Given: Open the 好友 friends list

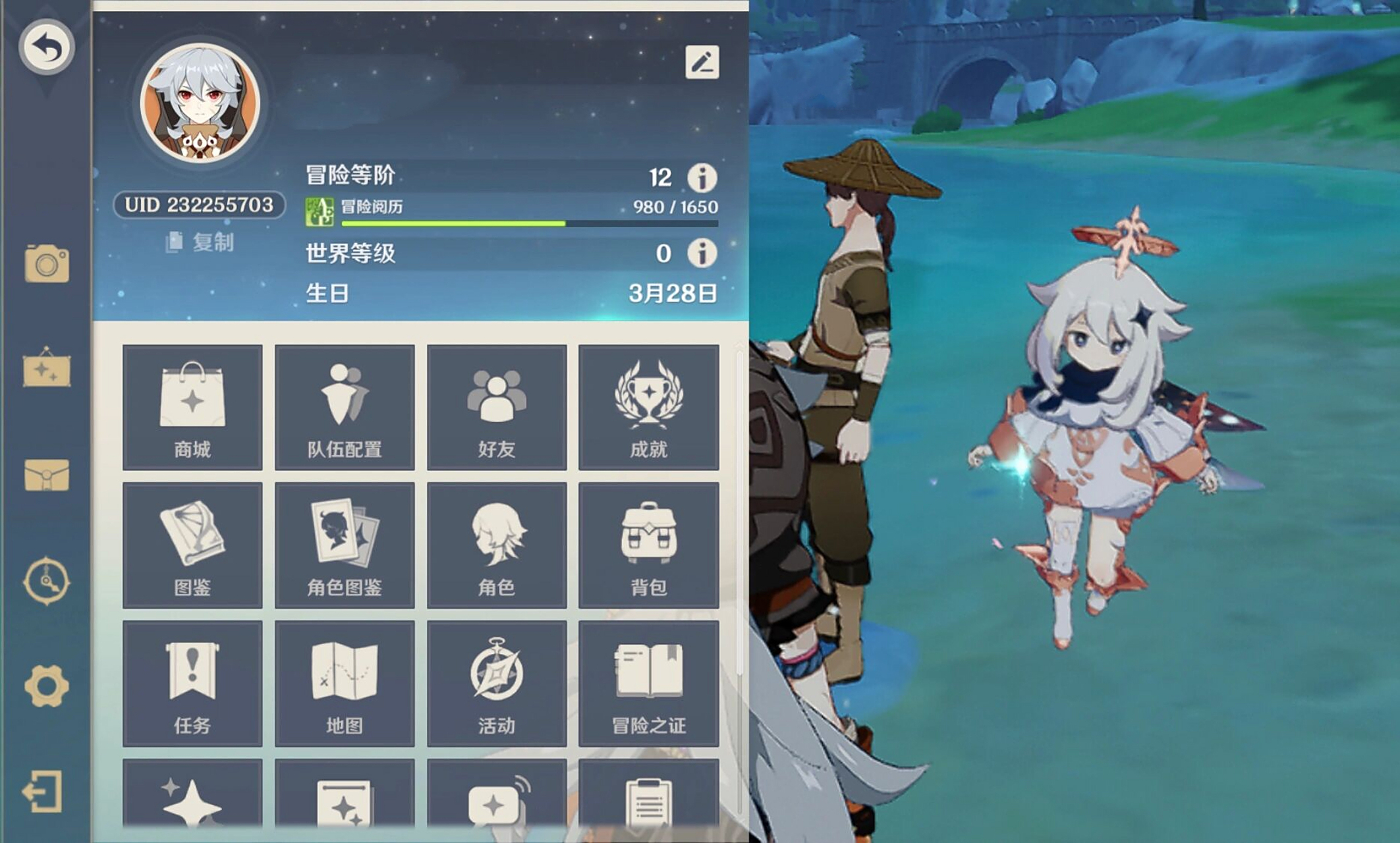Looking at the screenshot, I should (x=498, y=407).
